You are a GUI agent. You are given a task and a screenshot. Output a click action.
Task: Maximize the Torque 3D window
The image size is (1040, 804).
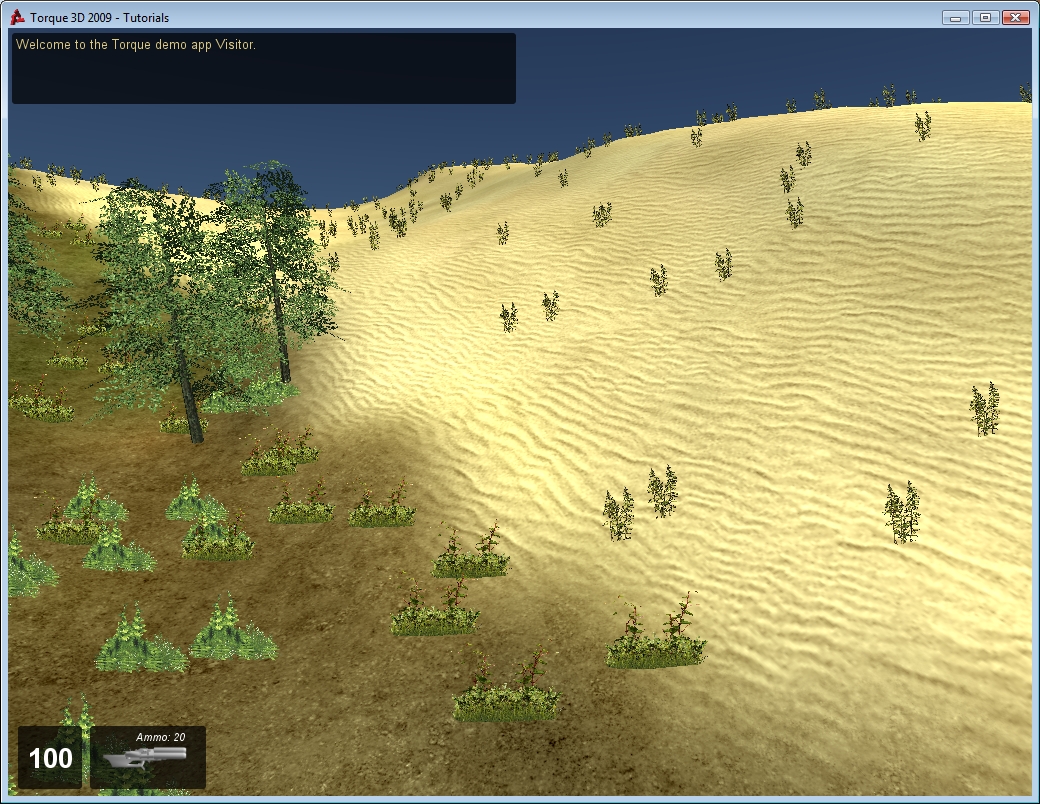pyautogui.click(x=985, y=17)
